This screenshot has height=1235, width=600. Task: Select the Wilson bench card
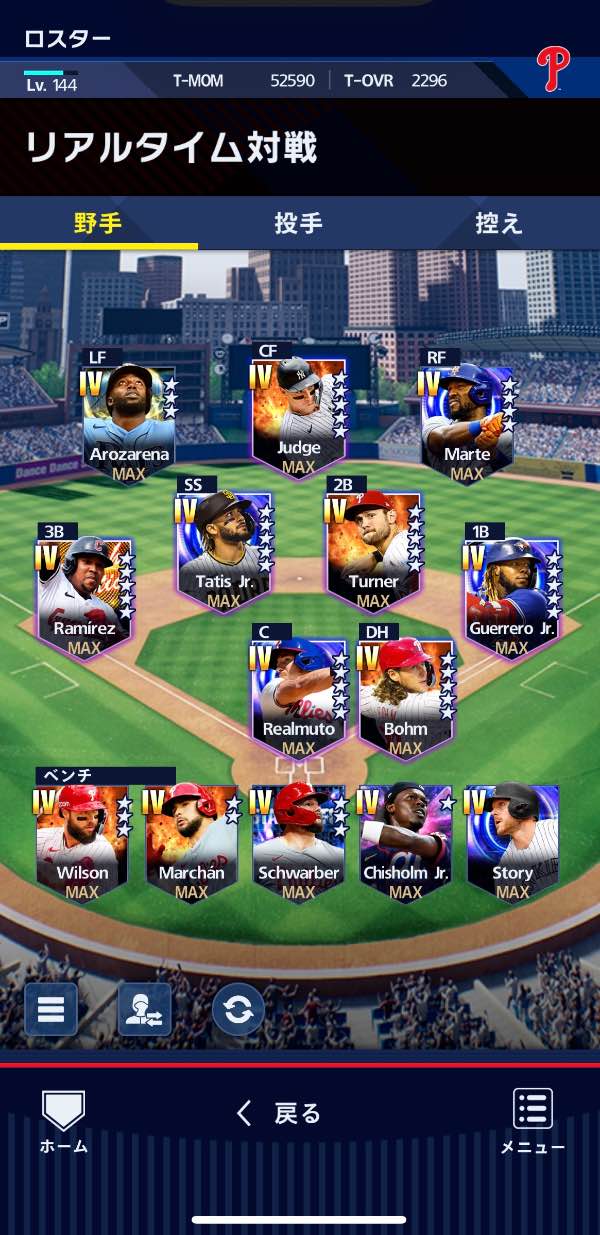coord(82,842)
